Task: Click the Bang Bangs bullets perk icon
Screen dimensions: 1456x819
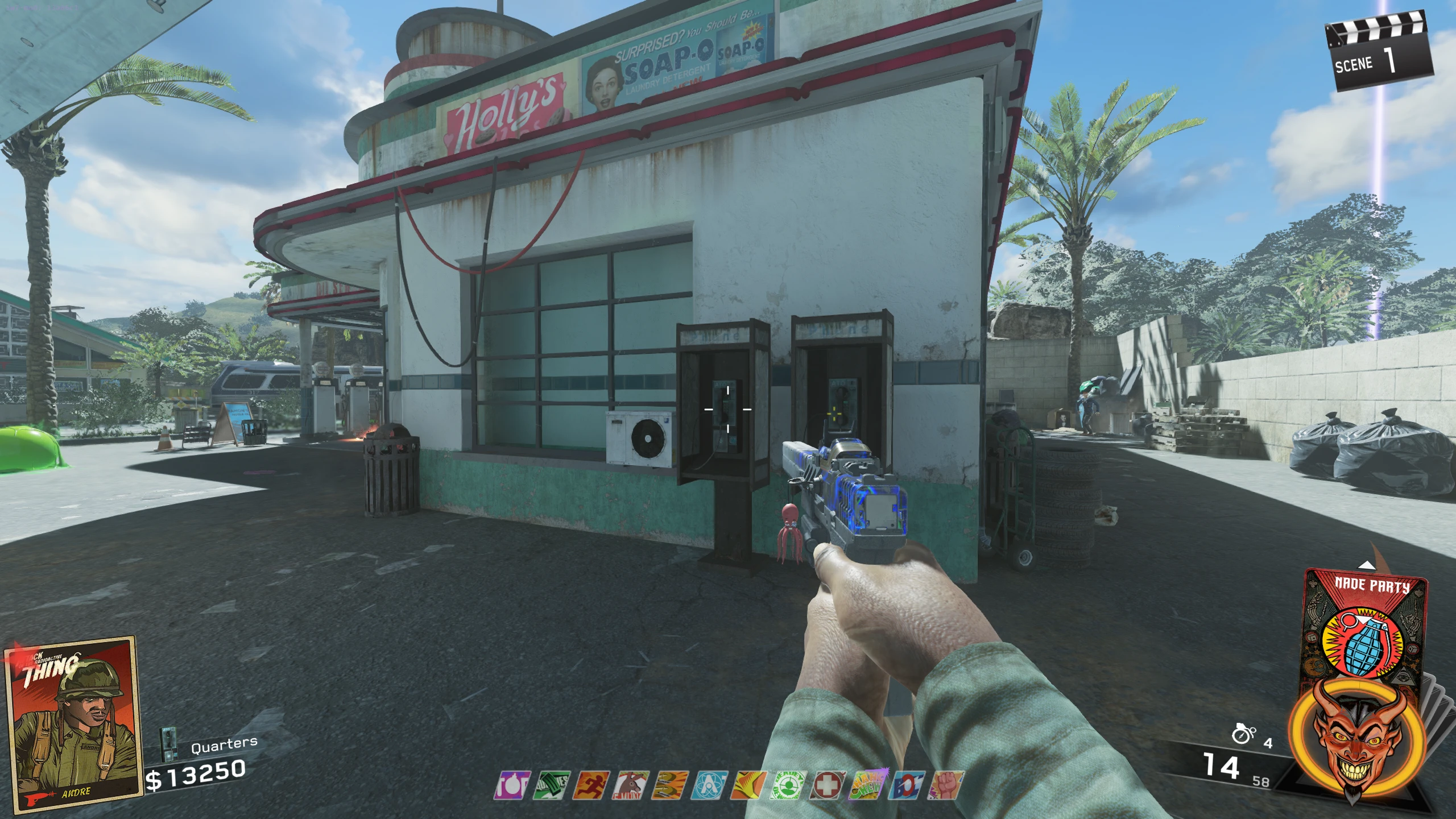Action: pos(669,785)
